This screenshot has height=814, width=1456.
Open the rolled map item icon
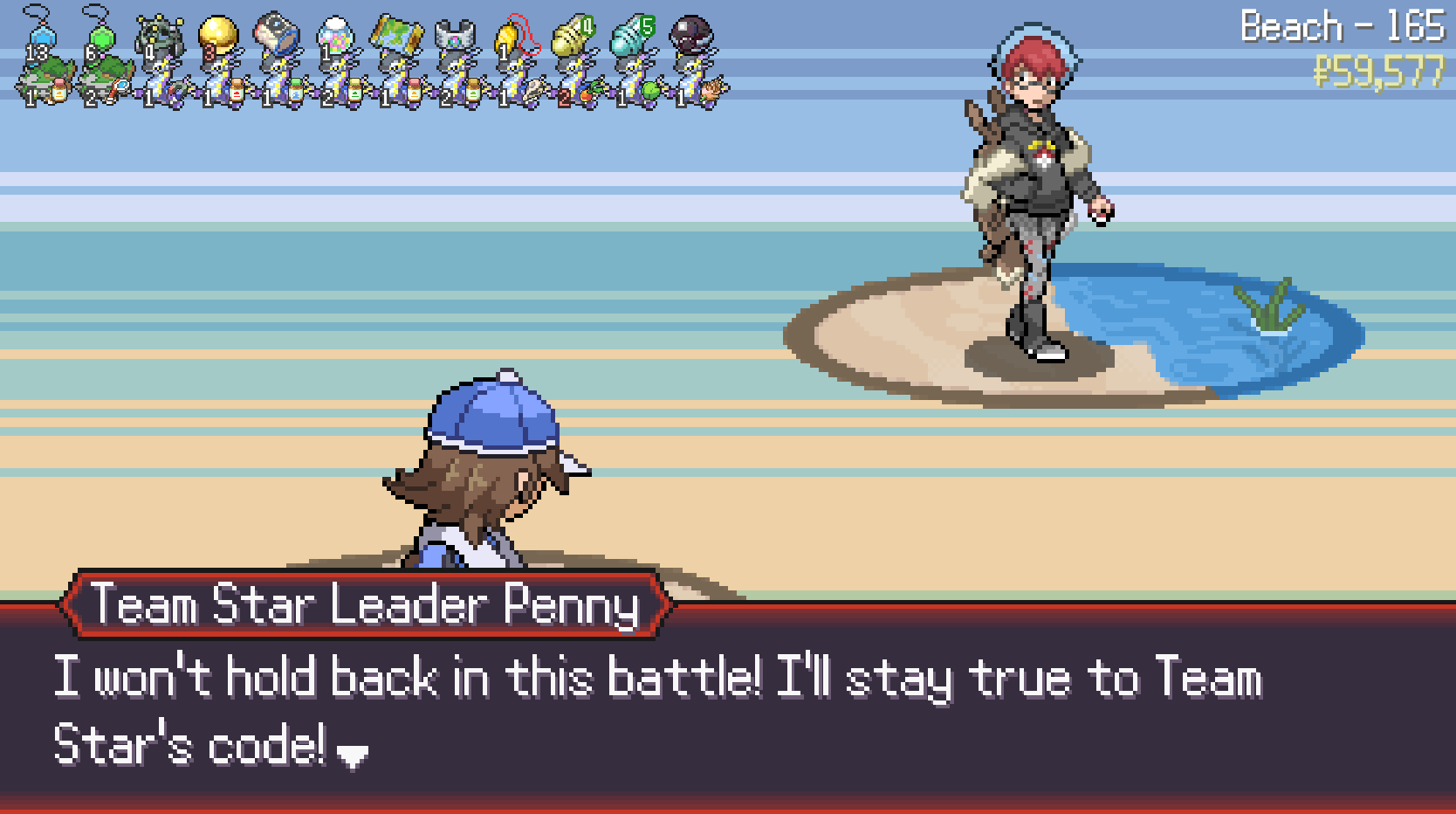point(395,35)
